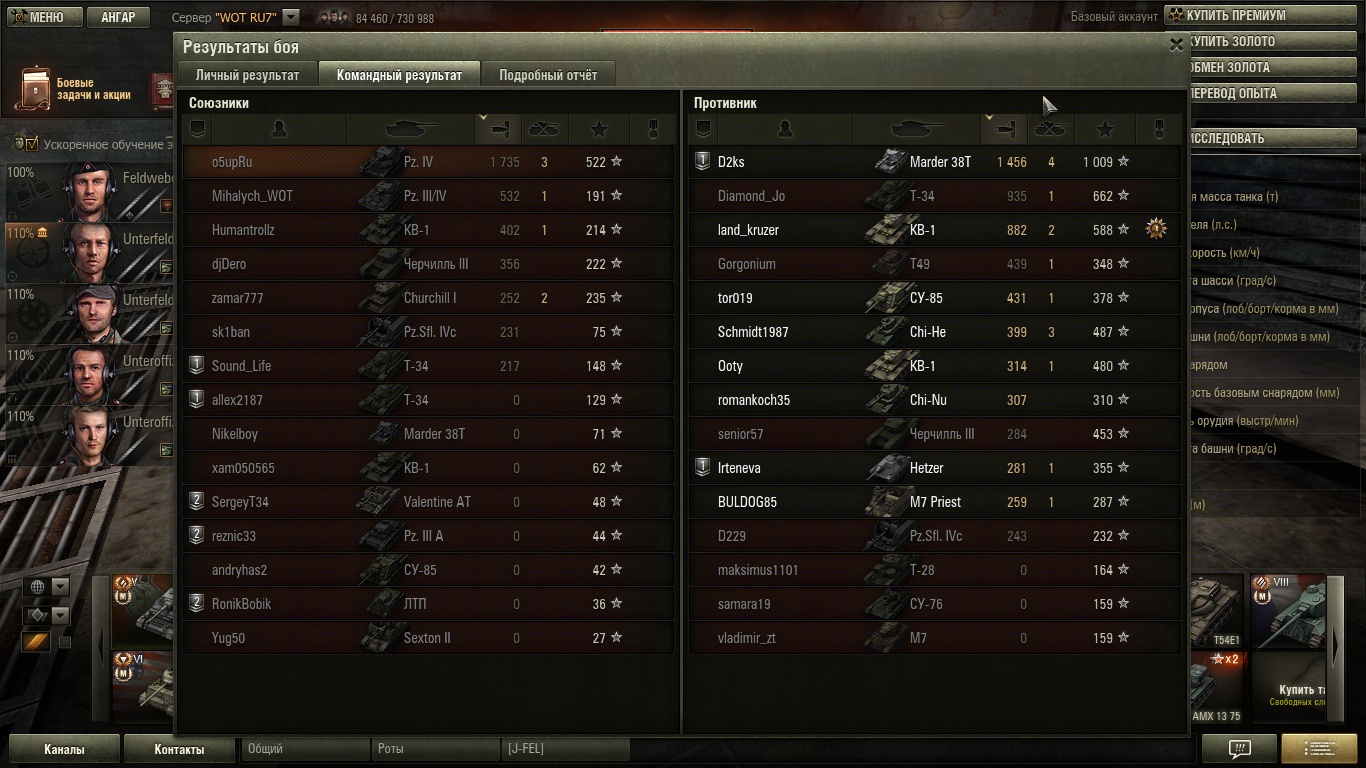Screen dimensions: 1366x768
Task: Open the Каналы chat channels
Action: (x=64, y=749)
